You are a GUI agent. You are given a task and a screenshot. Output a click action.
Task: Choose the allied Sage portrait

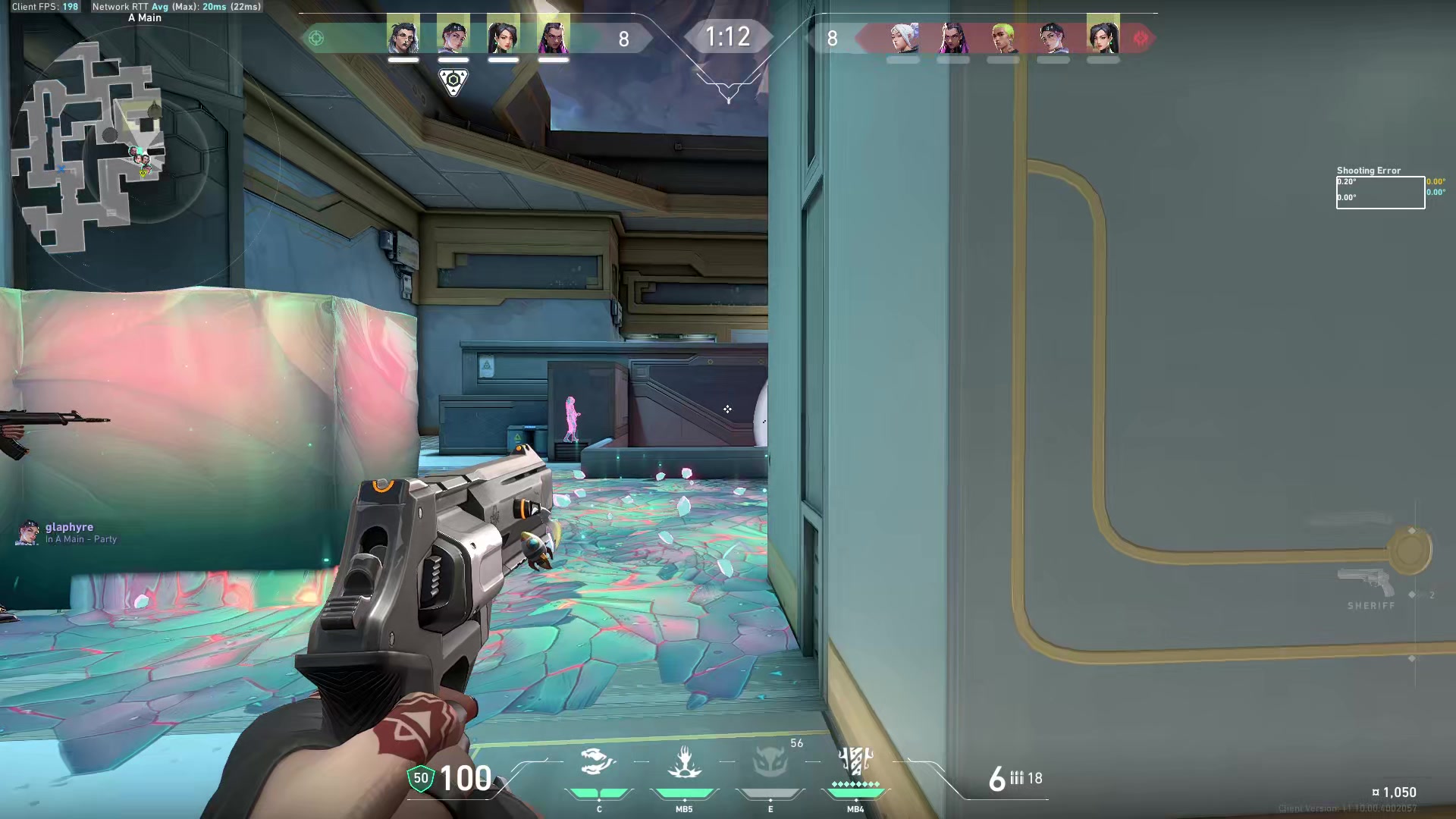[503, 36]
